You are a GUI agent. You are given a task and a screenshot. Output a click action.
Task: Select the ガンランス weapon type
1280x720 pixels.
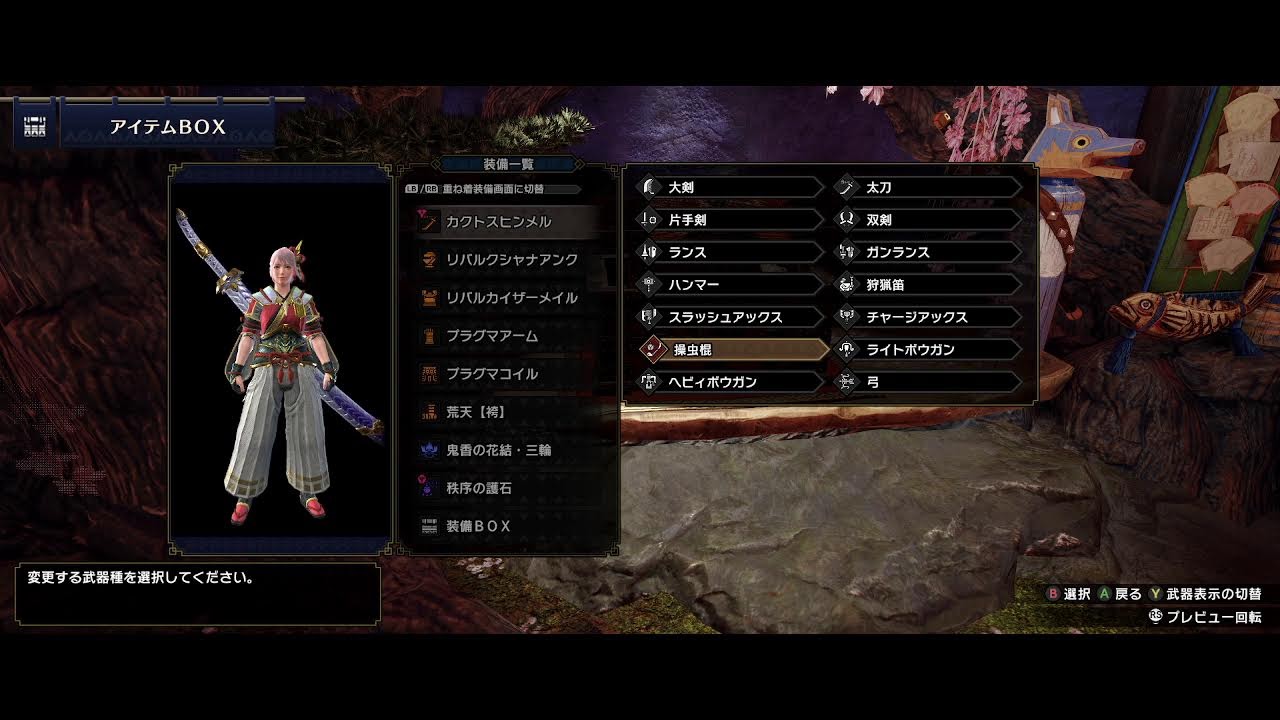[928, 252]
